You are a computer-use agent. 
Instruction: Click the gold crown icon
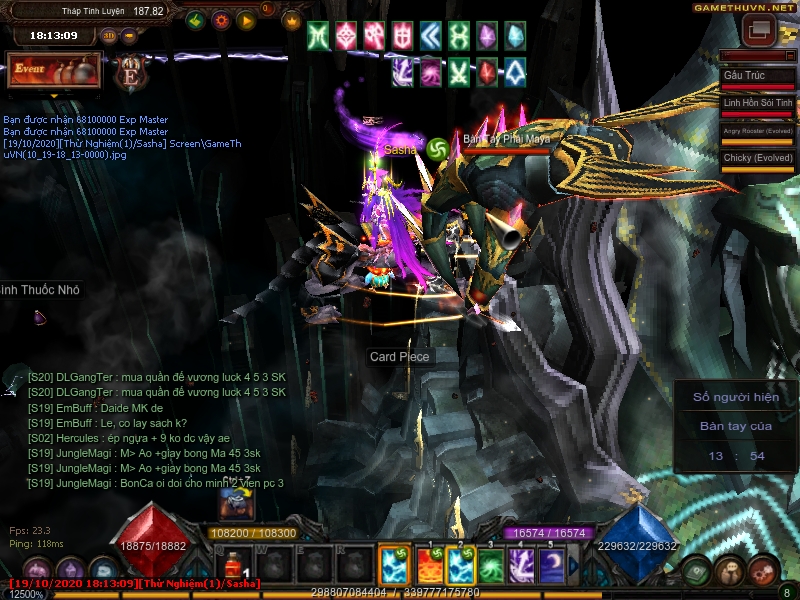(292, 20)
